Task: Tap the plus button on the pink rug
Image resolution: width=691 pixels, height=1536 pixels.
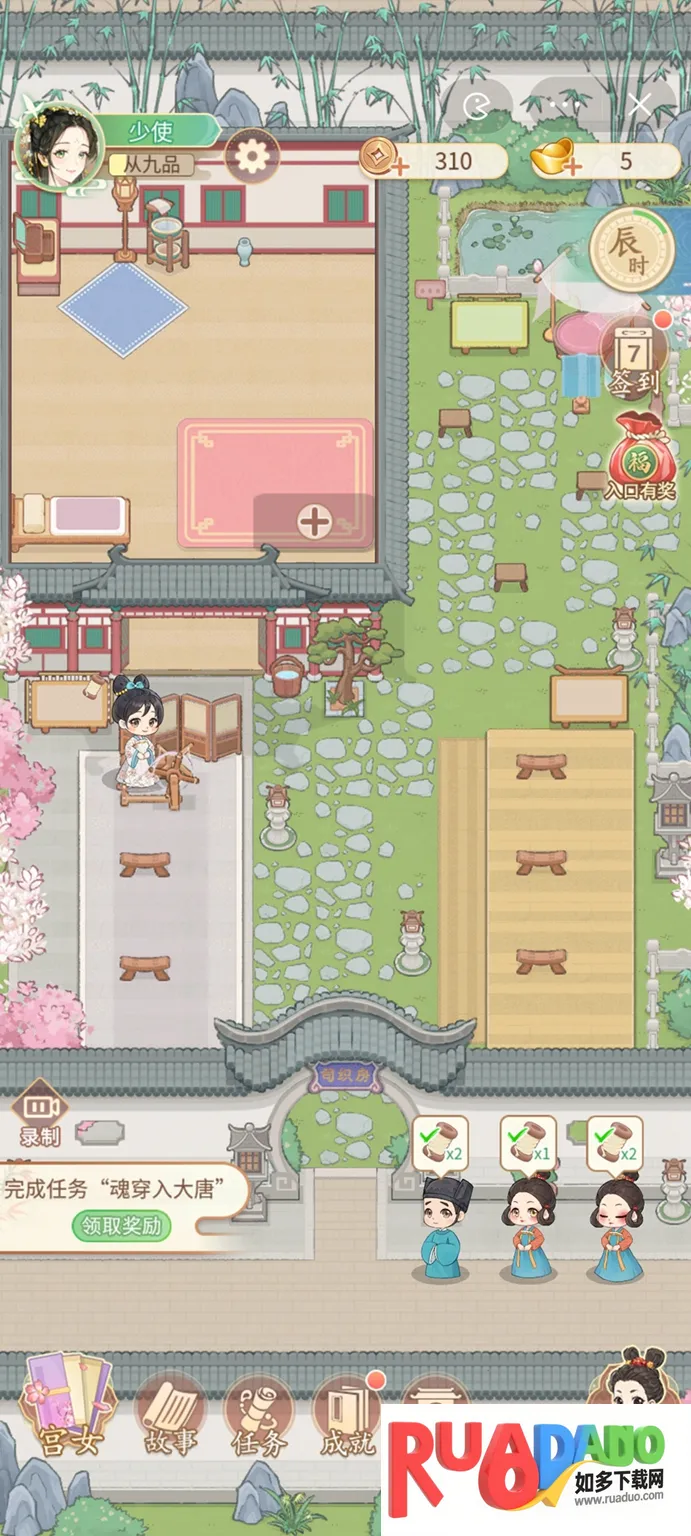Action: (x=314, y=521)
